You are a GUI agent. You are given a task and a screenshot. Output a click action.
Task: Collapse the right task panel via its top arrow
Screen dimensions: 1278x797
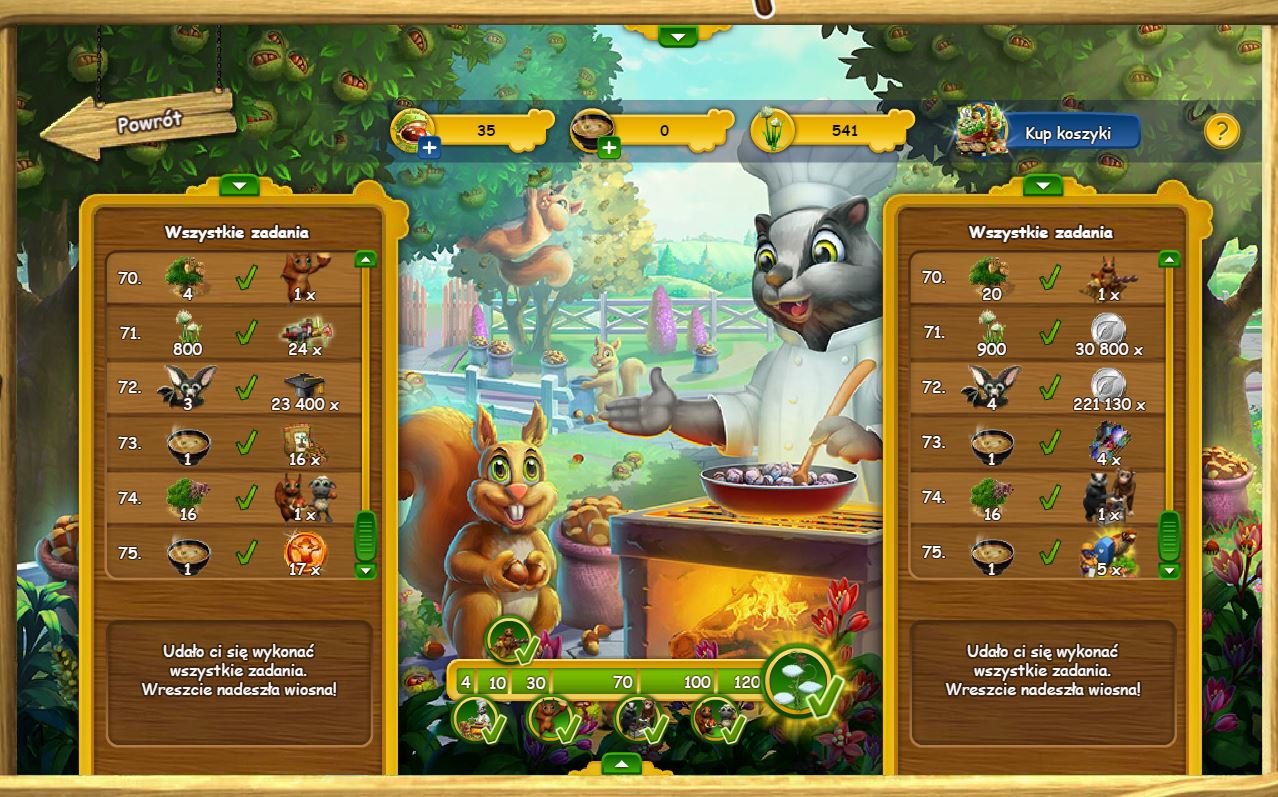tap(1042, 185)
